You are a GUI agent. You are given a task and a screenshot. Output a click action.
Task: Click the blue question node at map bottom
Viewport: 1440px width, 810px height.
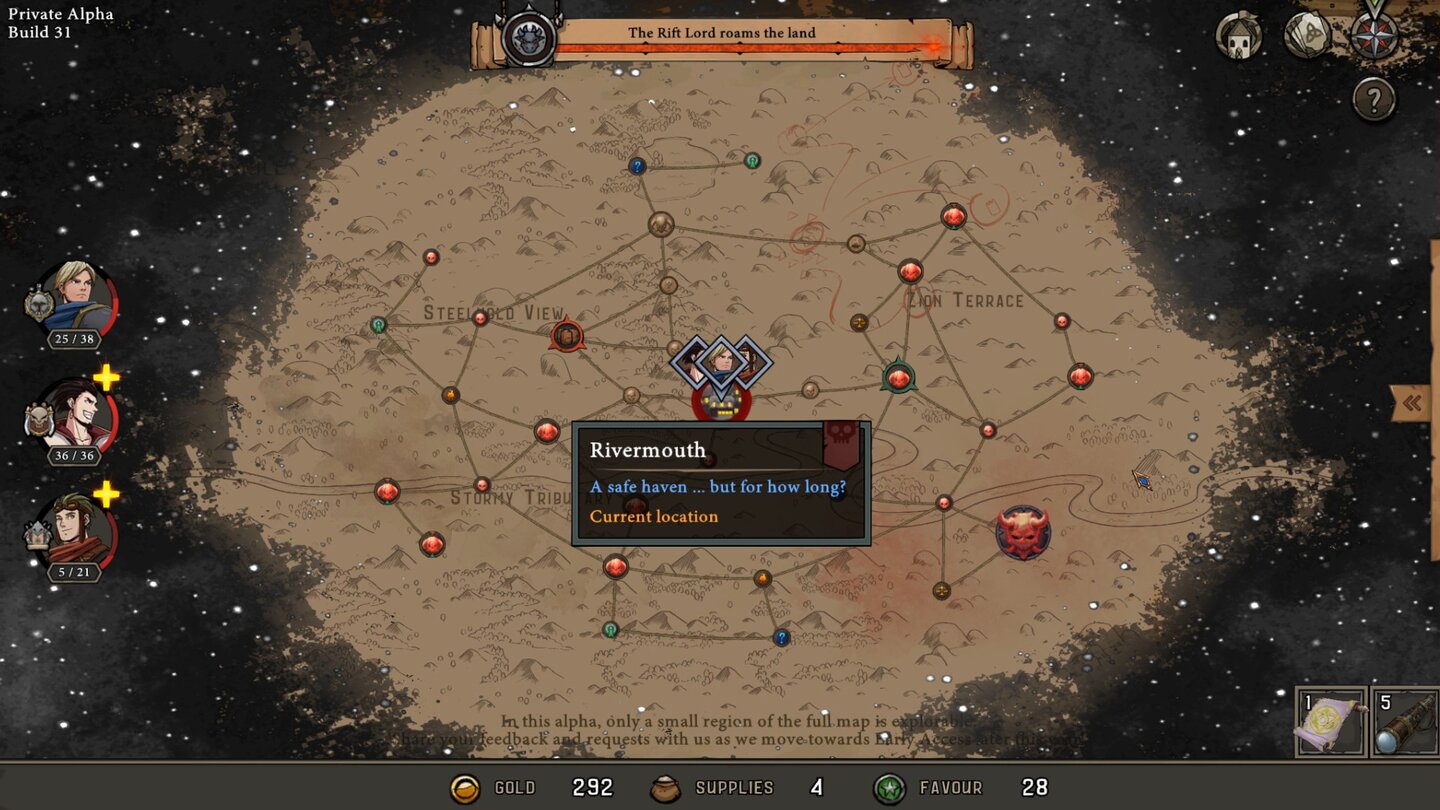[780, 636]
